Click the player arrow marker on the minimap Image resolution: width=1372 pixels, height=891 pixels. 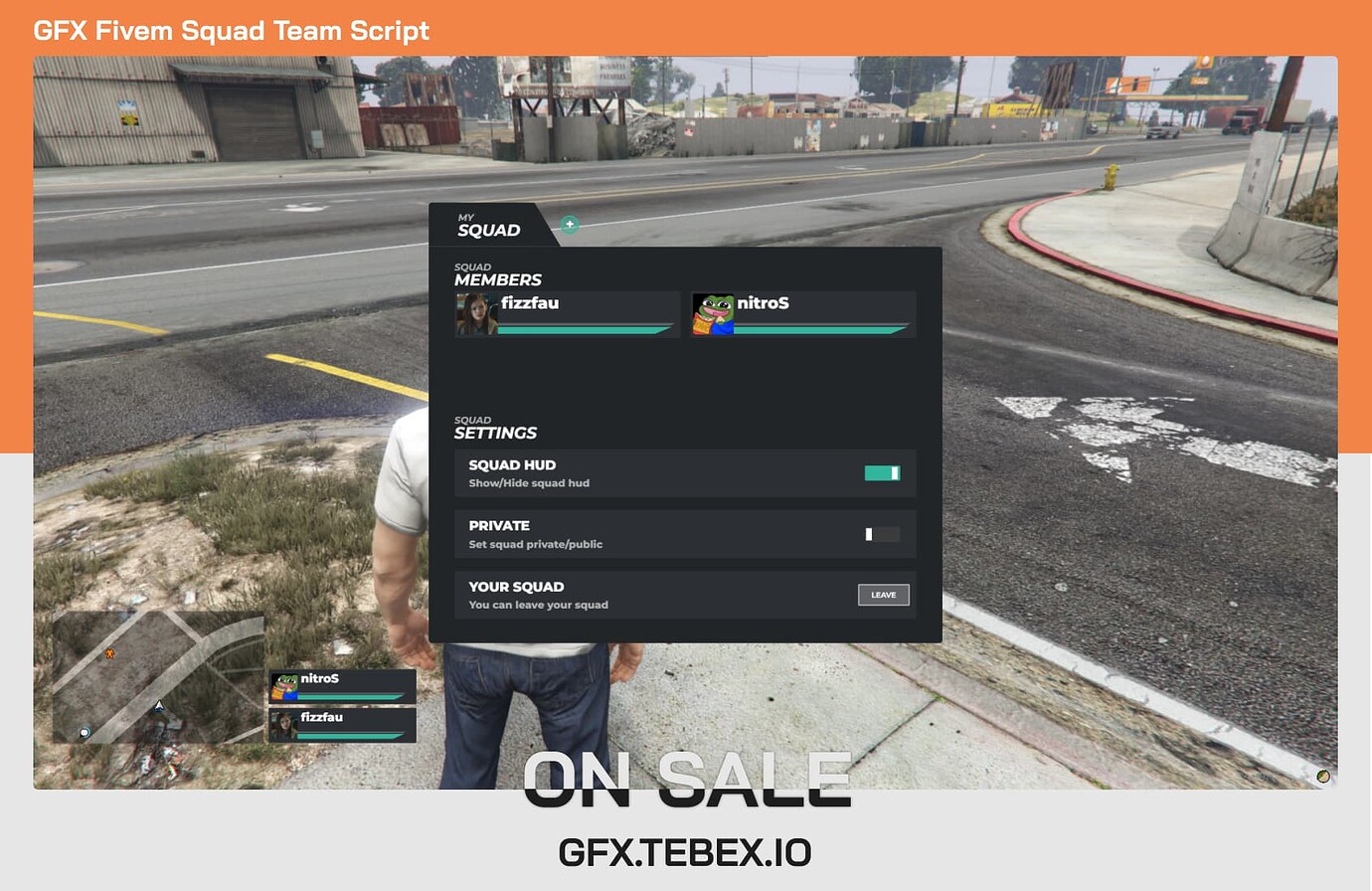(x=157, y=707)
